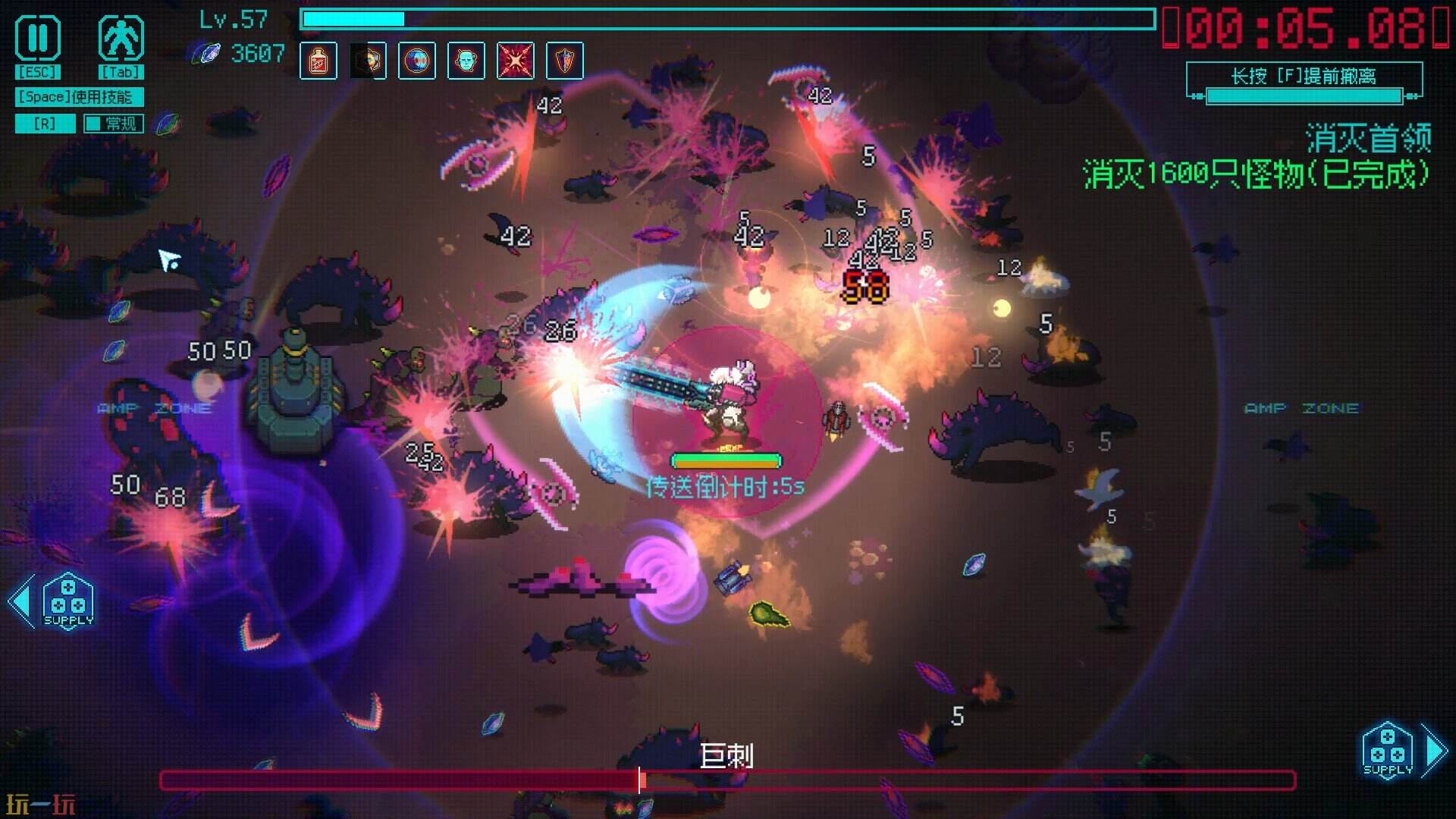Select the red potion bottle item icon
The height and width of the screenshot is (819, 1456).
pyautogui.click(x=318, y=61)
